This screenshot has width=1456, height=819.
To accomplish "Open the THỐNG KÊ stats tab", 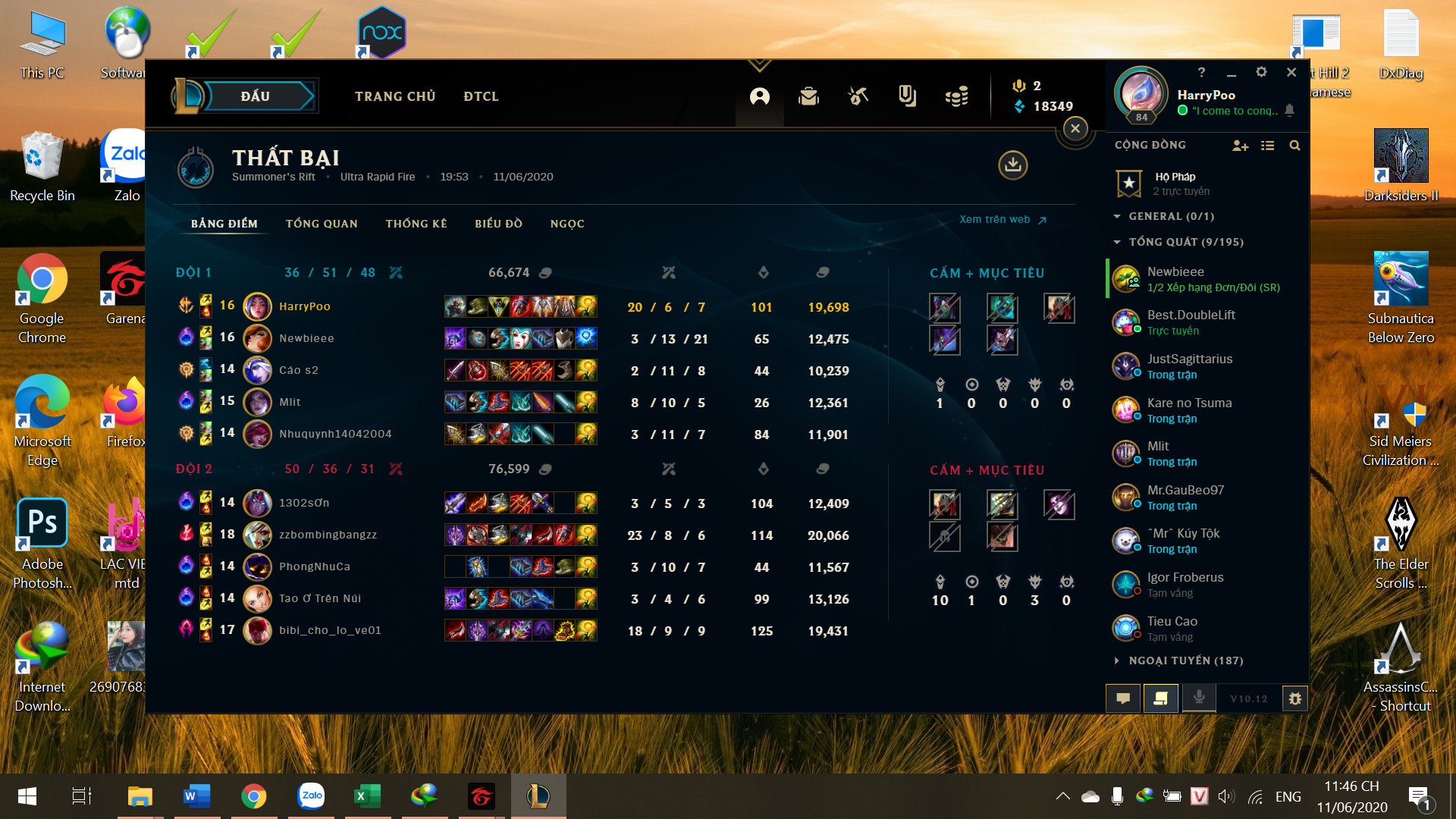I will point(416,224).
